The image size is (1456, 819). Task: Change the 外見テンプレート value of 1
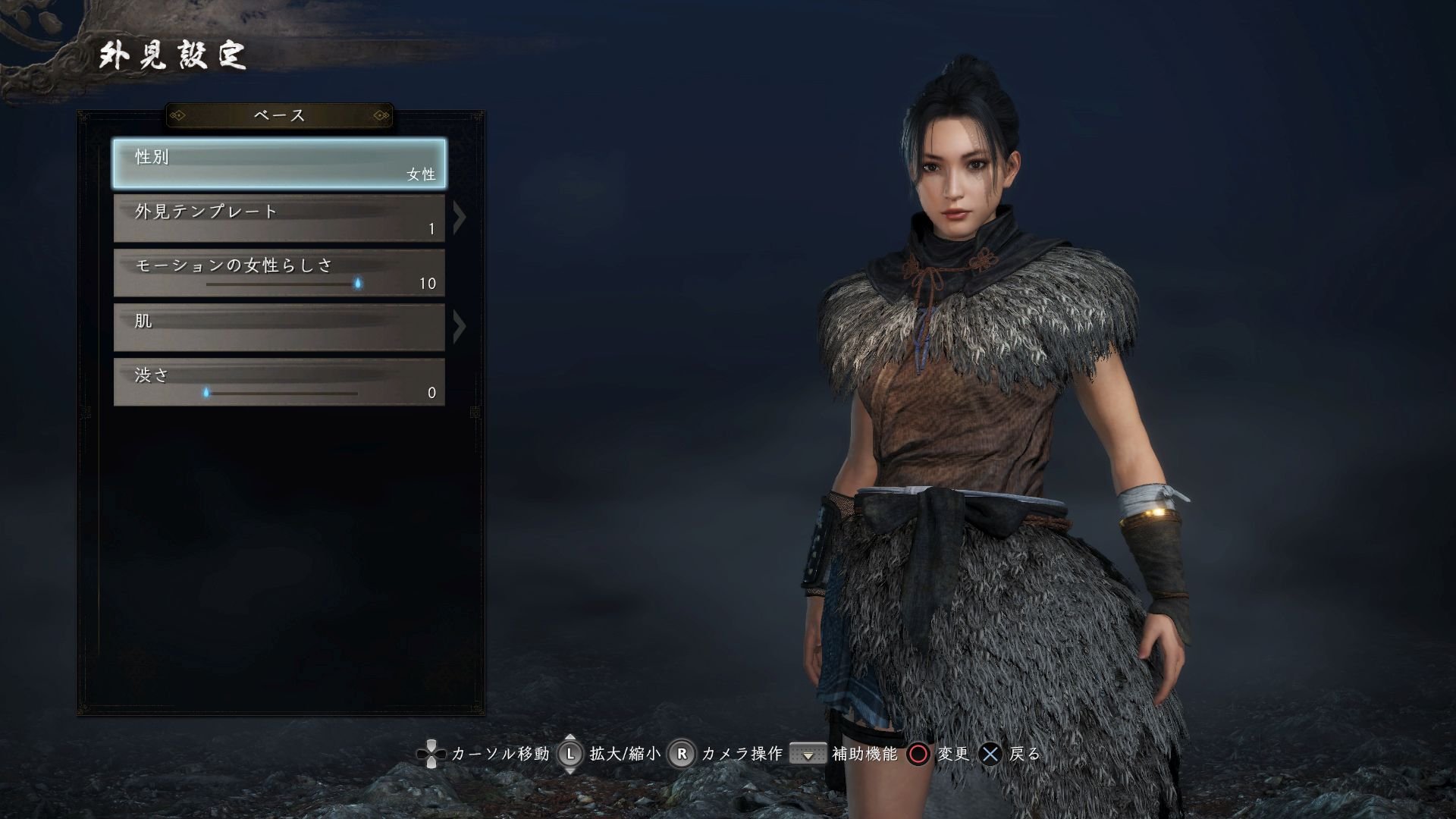click(430, 227)
